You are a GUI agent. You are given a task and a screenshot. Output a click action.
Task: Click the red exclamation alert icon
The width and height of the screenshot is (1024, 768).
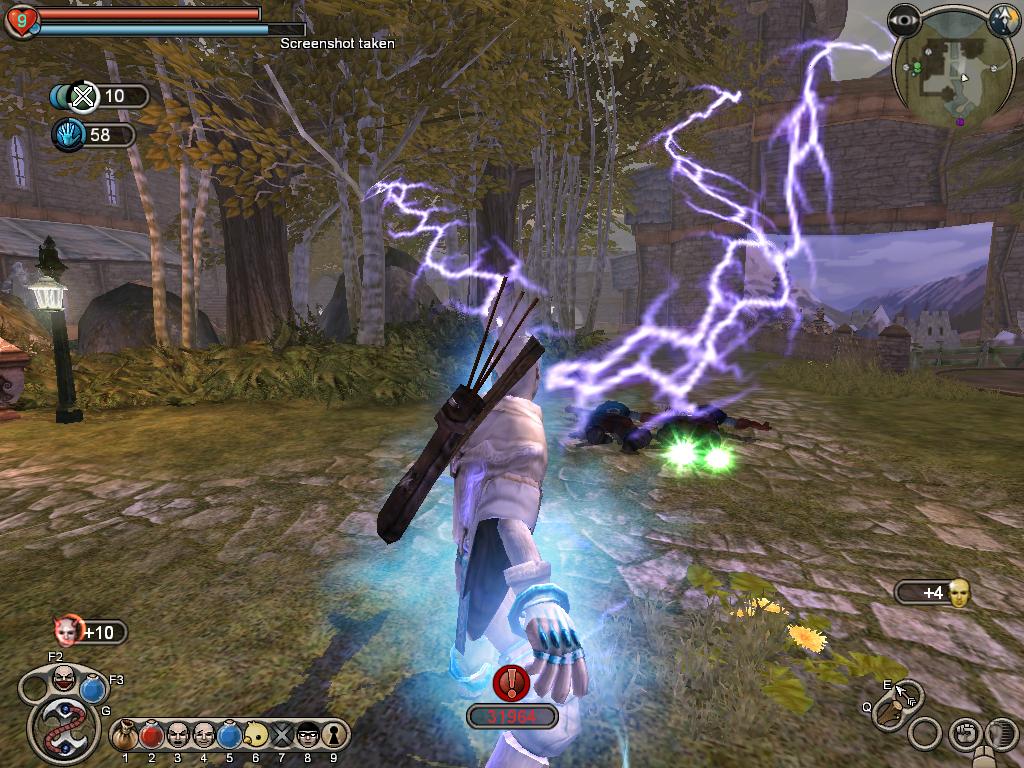[512, 683]
